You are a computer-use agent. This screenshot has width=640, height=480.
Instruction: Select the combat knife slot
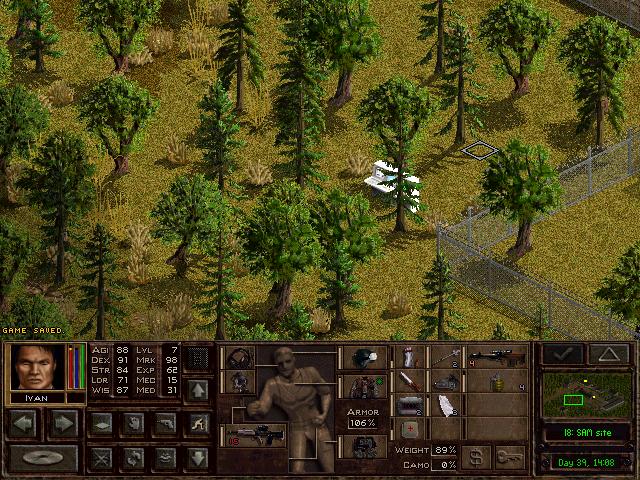tap(410, 381)
